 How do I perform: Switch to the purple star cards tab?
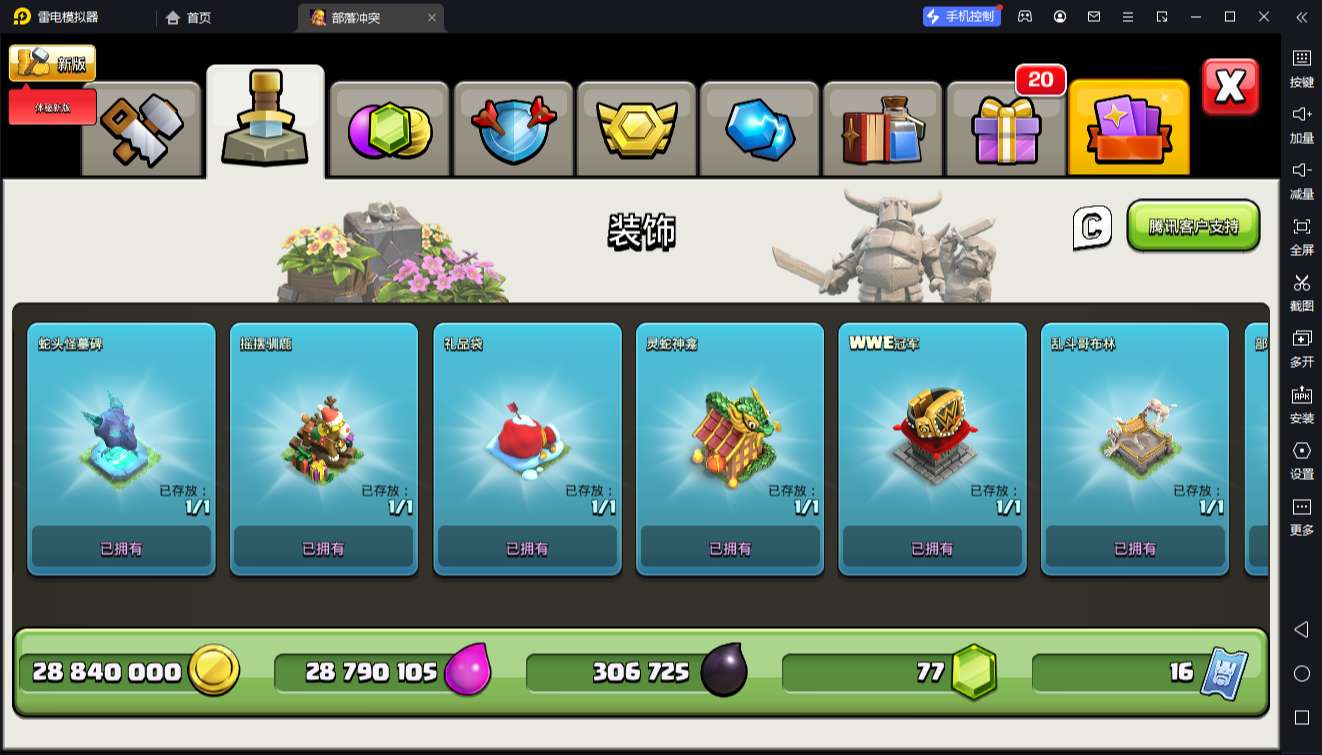coord(1129,130)
